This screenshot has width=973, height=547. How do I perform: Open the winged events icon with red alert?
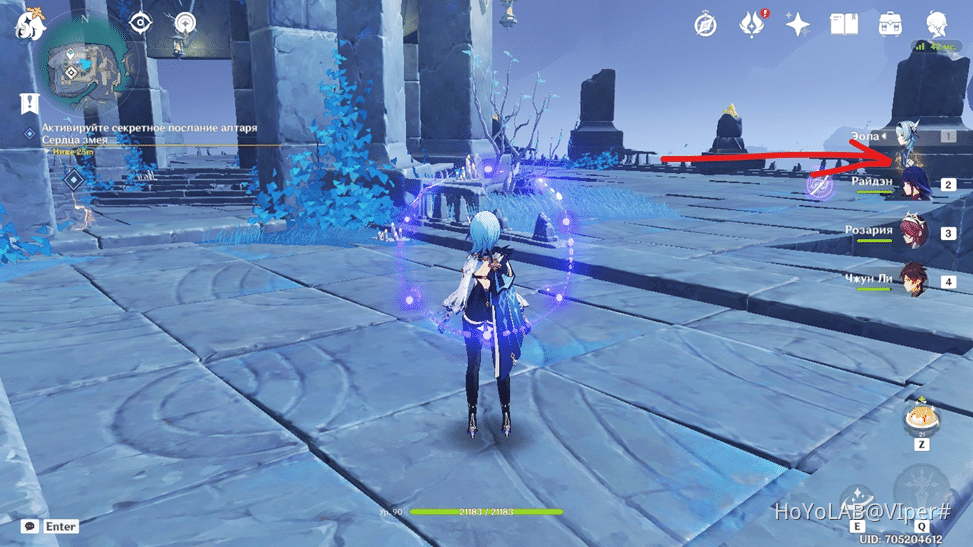(x=752, y=25)
